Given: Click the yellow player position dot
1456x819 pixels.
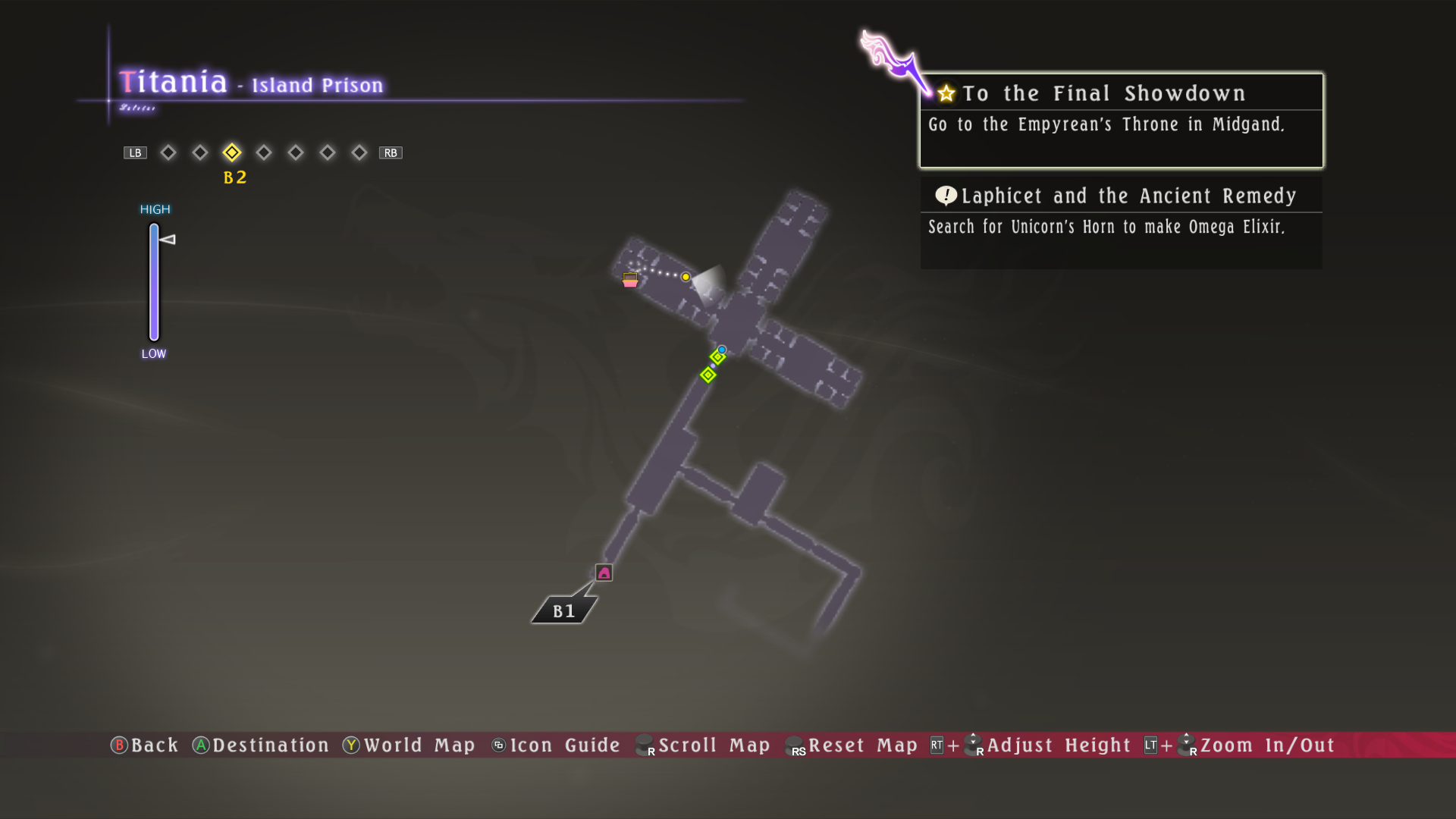Looking at the screenshot, I should [x=686, y=278].
